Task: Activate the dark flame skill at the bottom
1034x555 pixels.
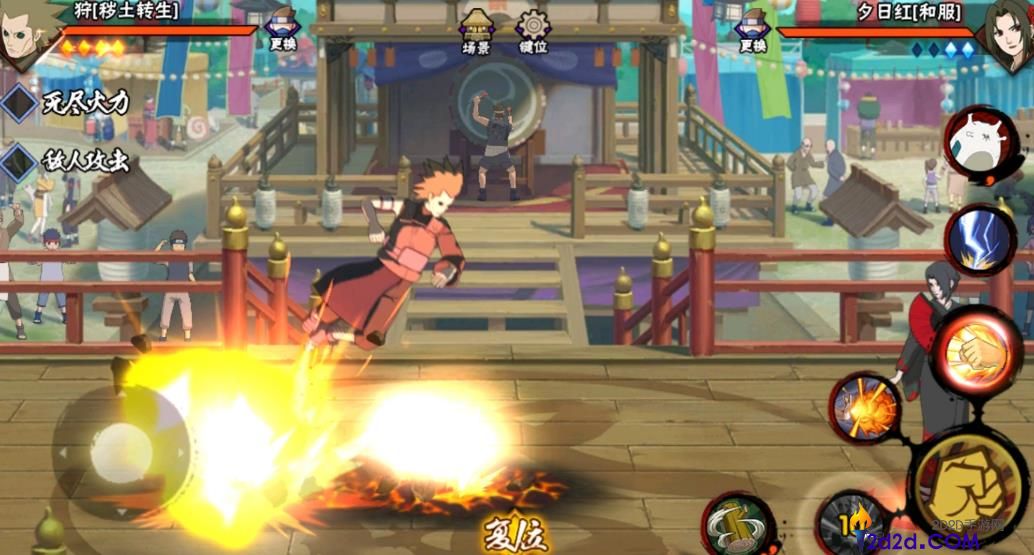Action: click(850, 523)
